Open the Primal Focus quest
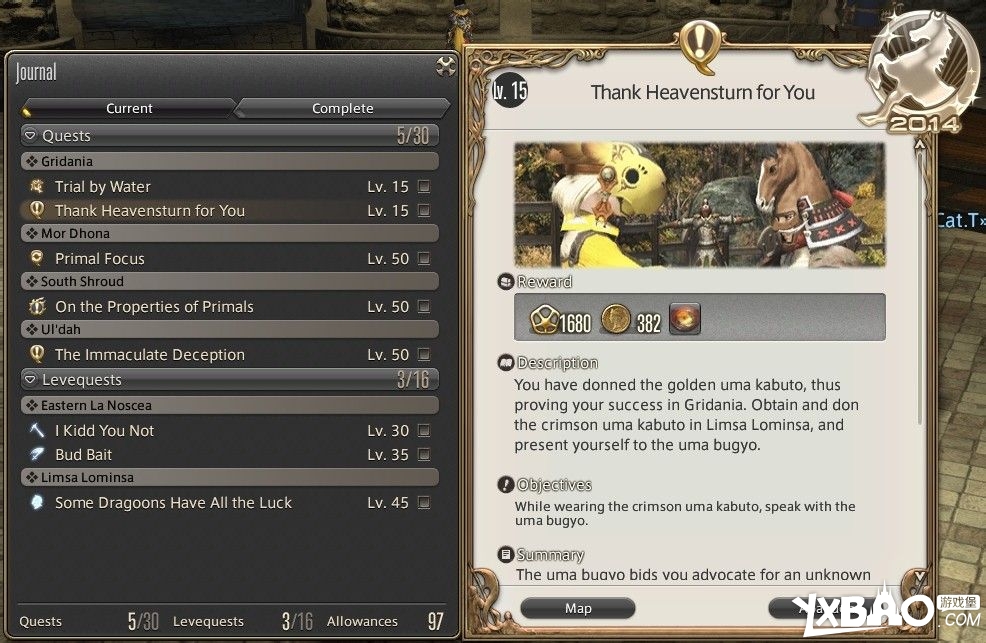 (x=99, y=258)
